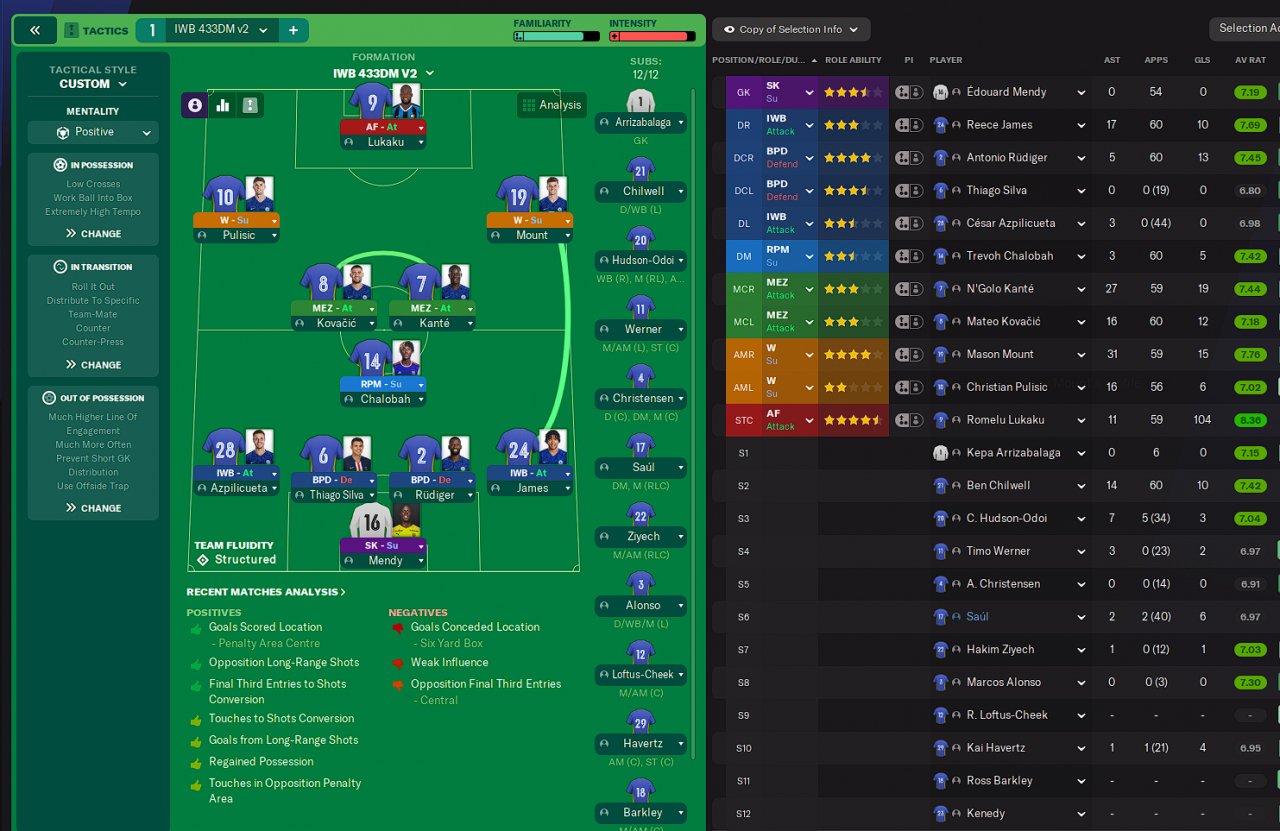Change the Positive mentality dropdown
This screenshot has width=1280, height=831.
[93, 132]
